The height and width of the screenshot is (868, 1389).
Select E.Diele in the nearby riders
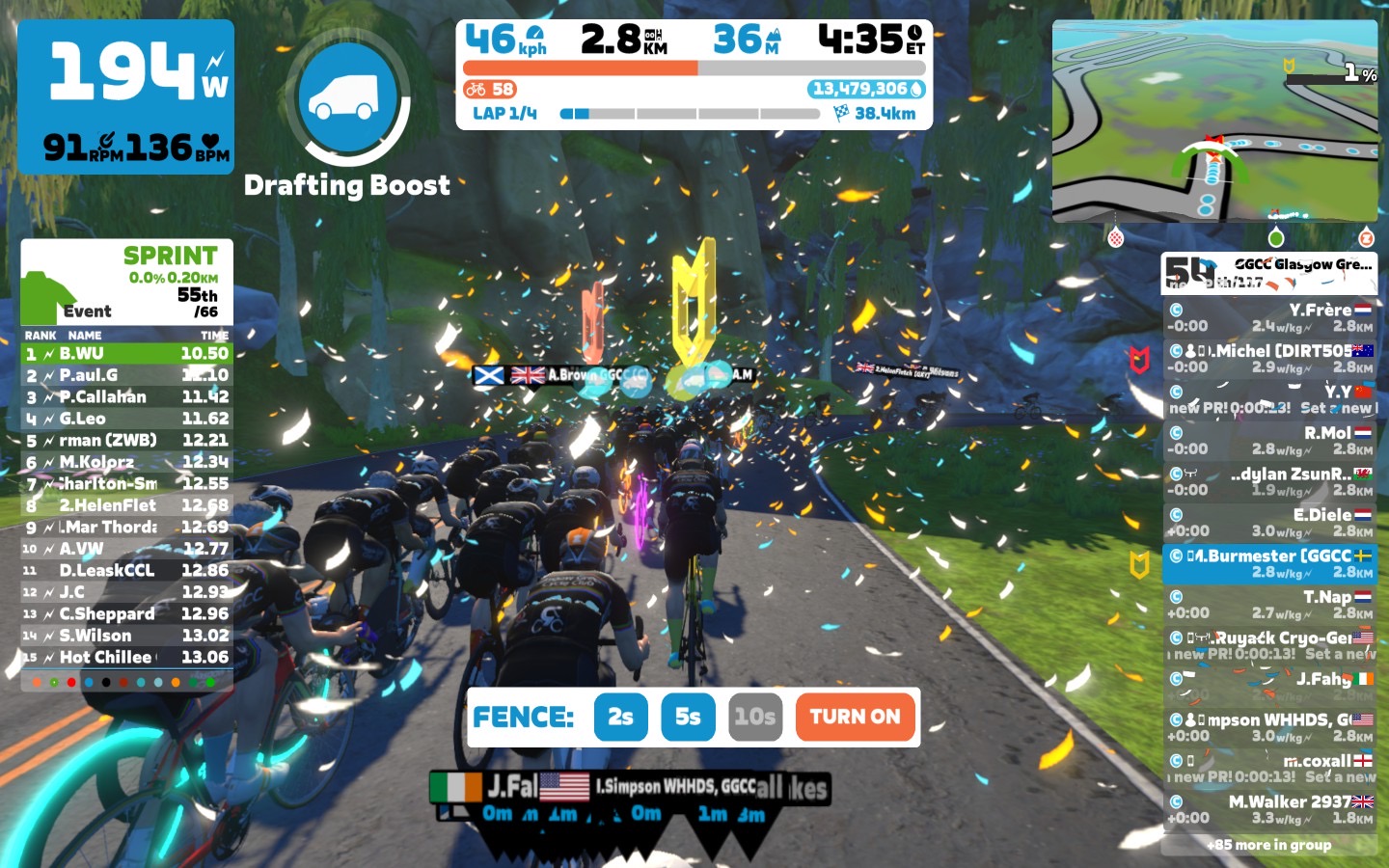tap(1269, 523)
